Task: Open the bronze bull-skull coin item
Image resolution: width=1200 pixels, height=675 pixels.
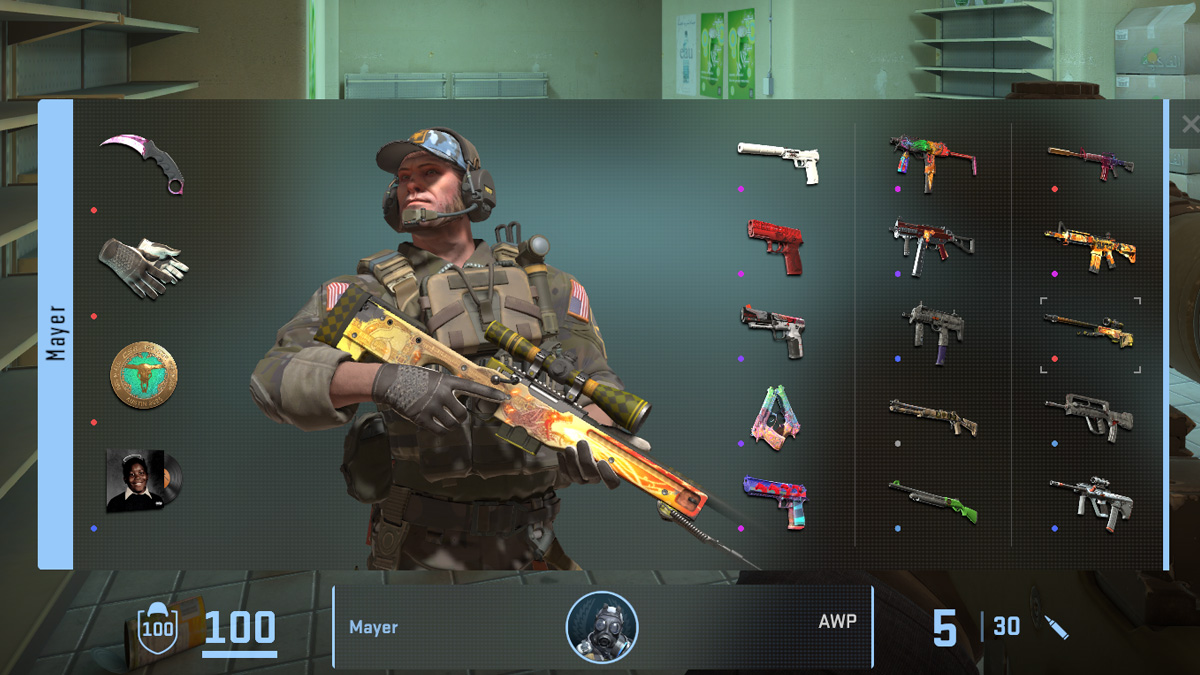Action: [x=143, y=374]
